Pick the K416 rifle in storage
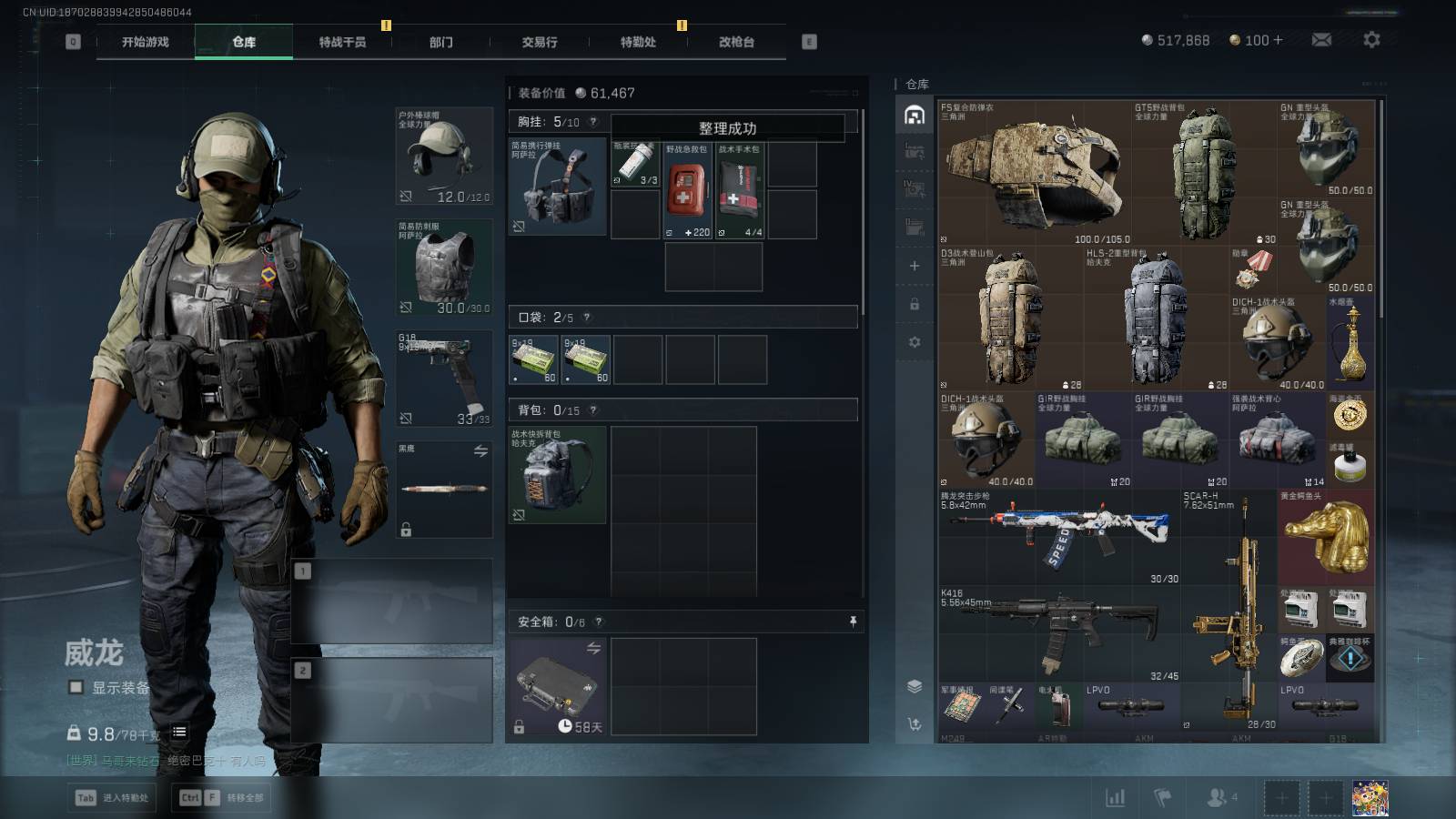Image resolution: width=1456 pixels, height=819 pixels. click(1060, 632)
